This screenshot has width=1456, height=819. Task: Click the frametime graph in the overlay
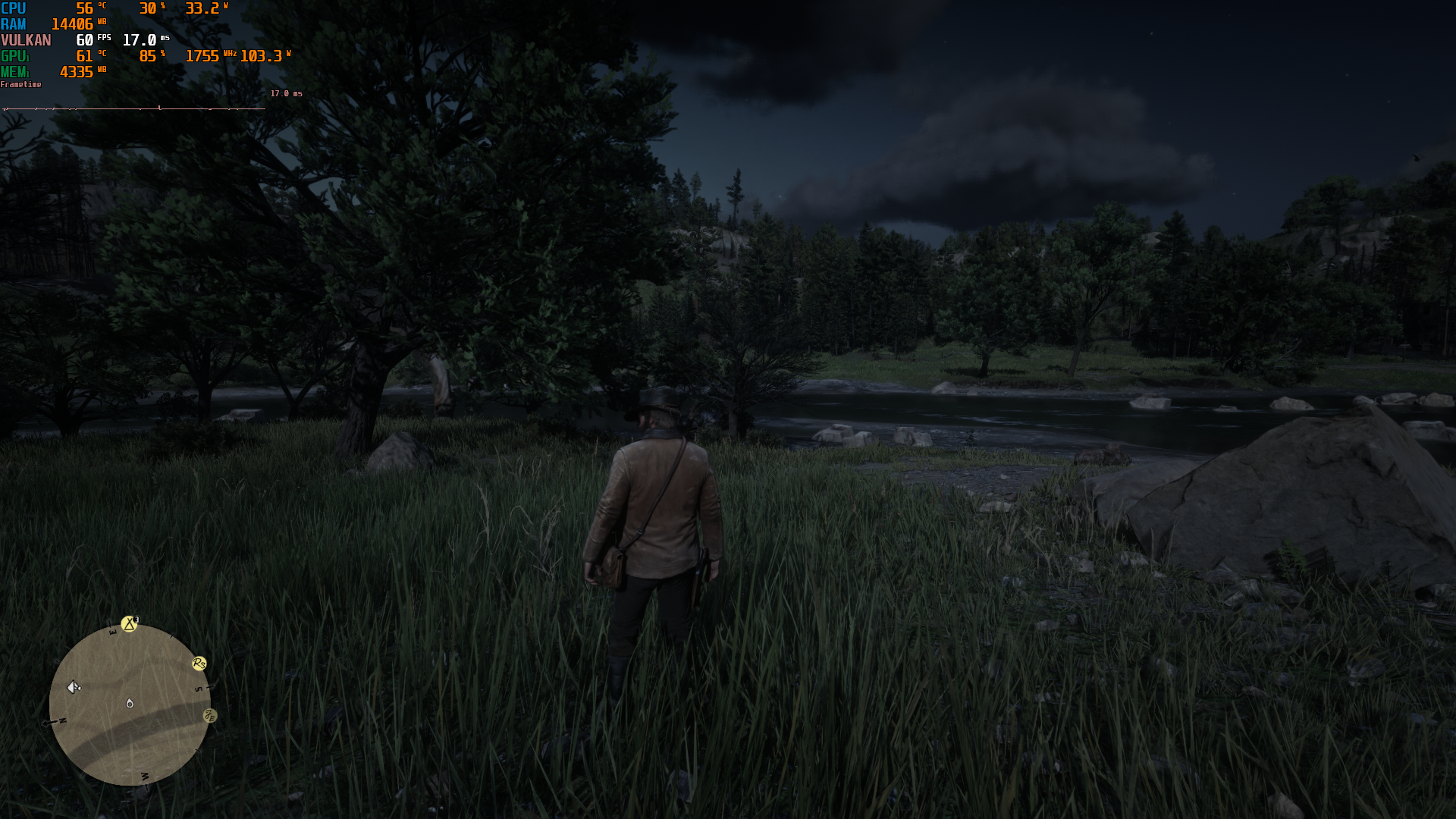[x=134, y=108]
